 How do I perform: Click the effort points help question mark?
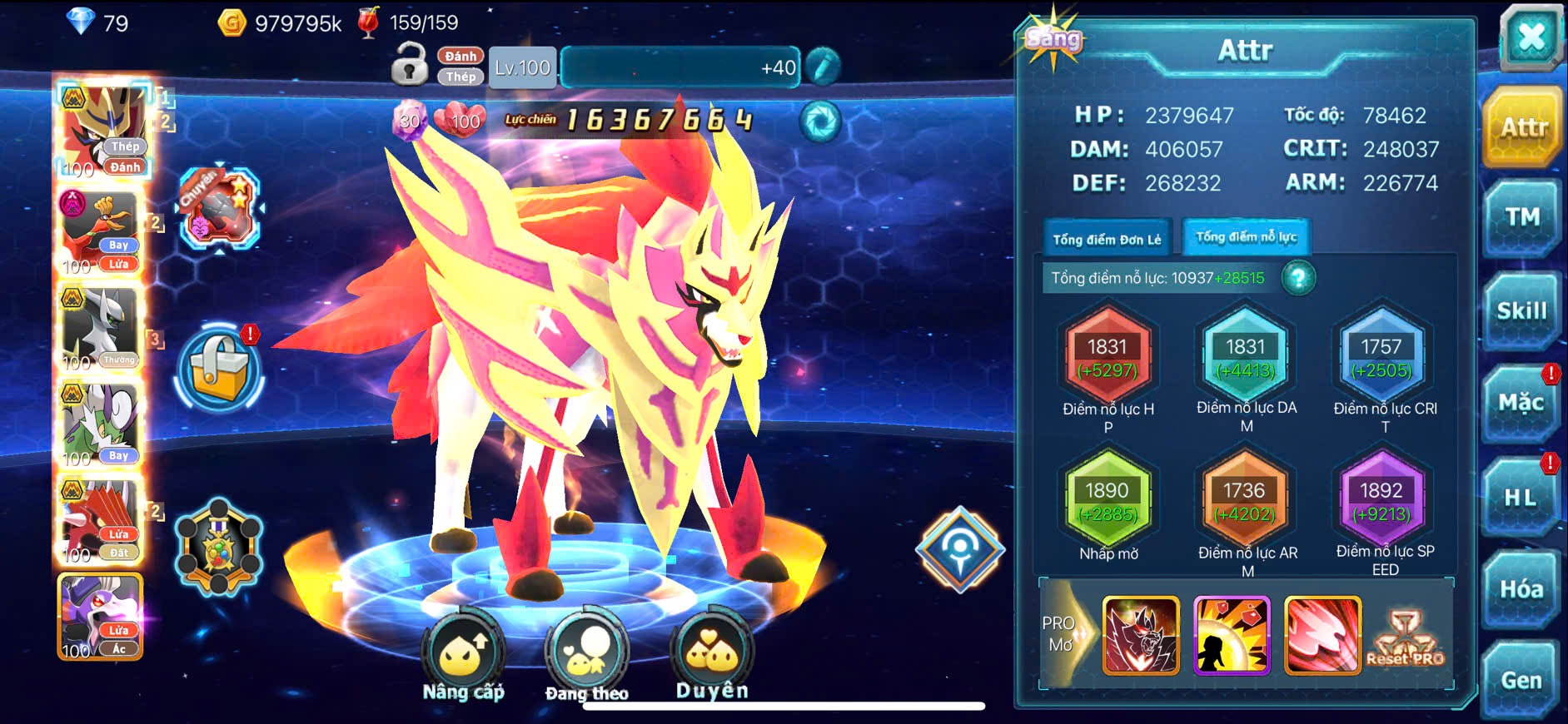1298,278
